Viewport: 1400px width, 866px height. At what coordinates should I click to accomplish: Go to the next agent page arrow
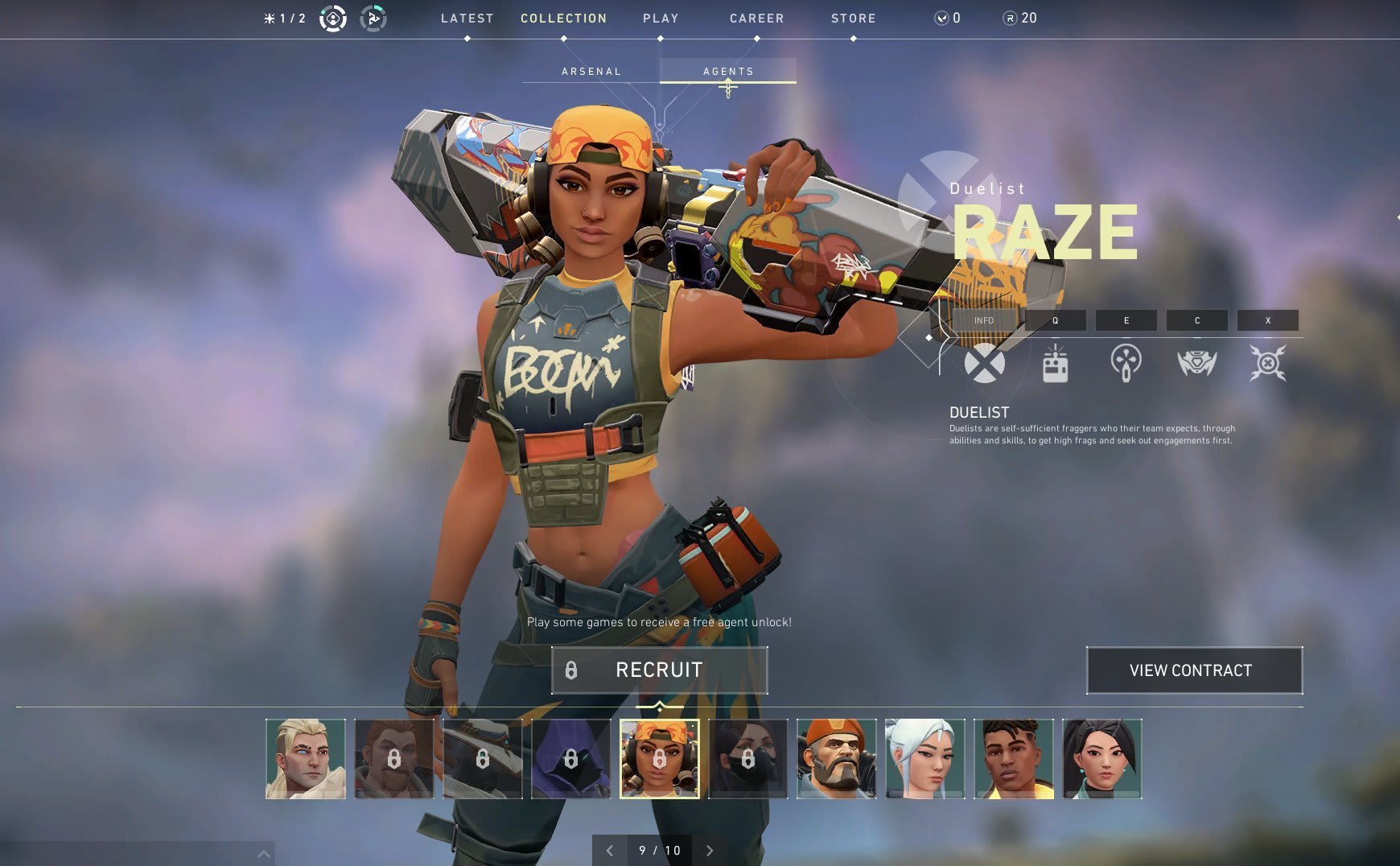[x=709, y=851]
